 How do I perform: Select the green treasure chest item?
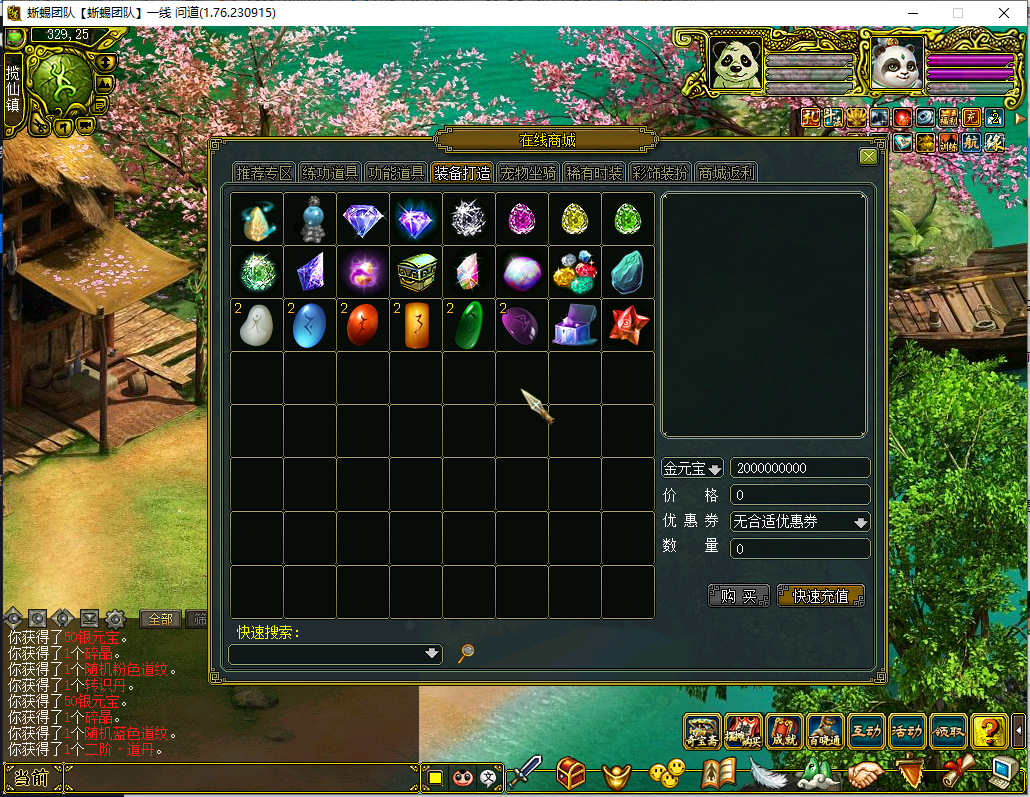tap(416, 272)
